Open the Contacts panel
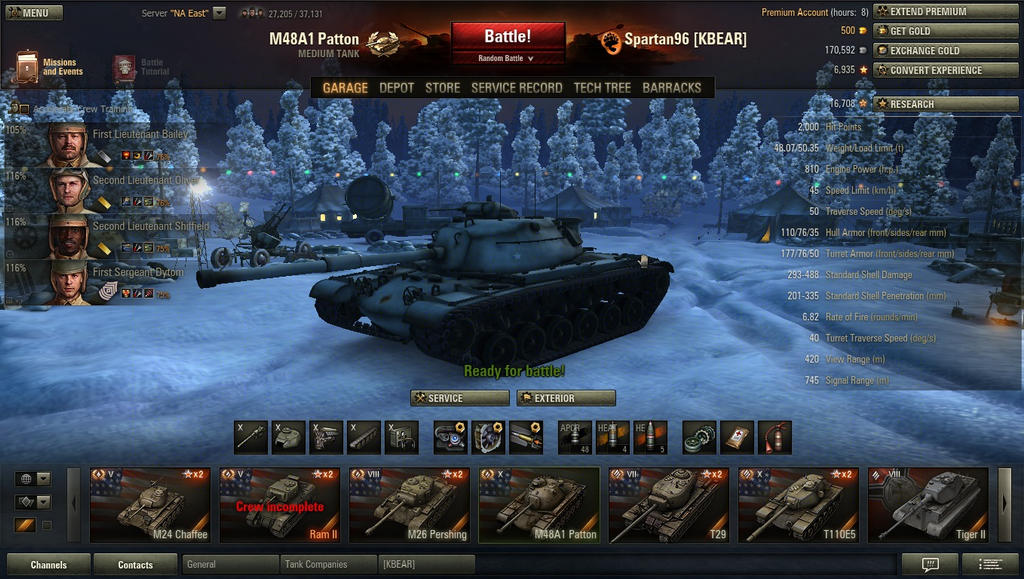The width and height of the screenshot is (1024, 579). [135, 565]
